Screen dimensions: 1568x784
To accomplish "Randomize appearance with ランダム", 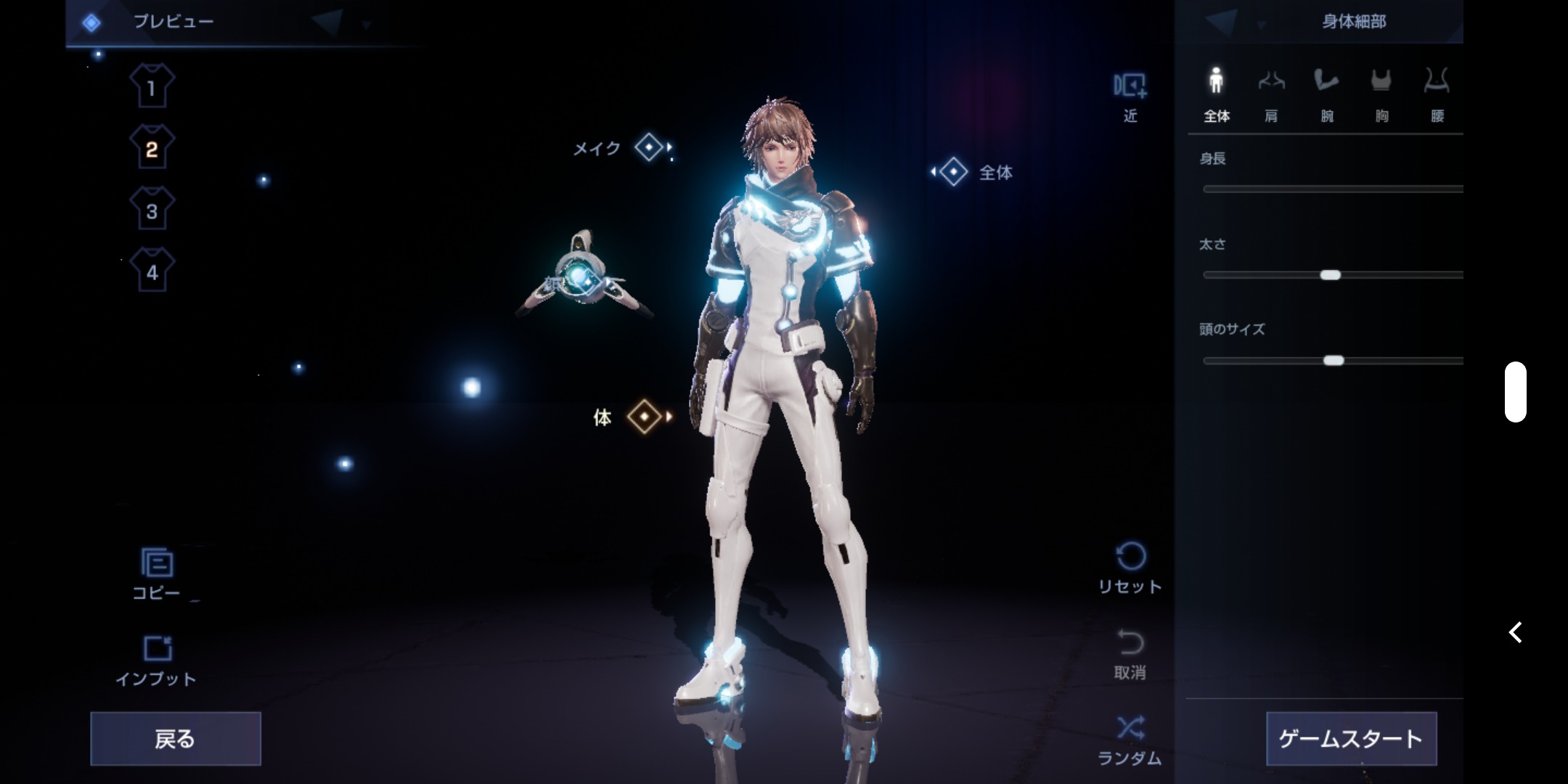I will (1130, 739).
